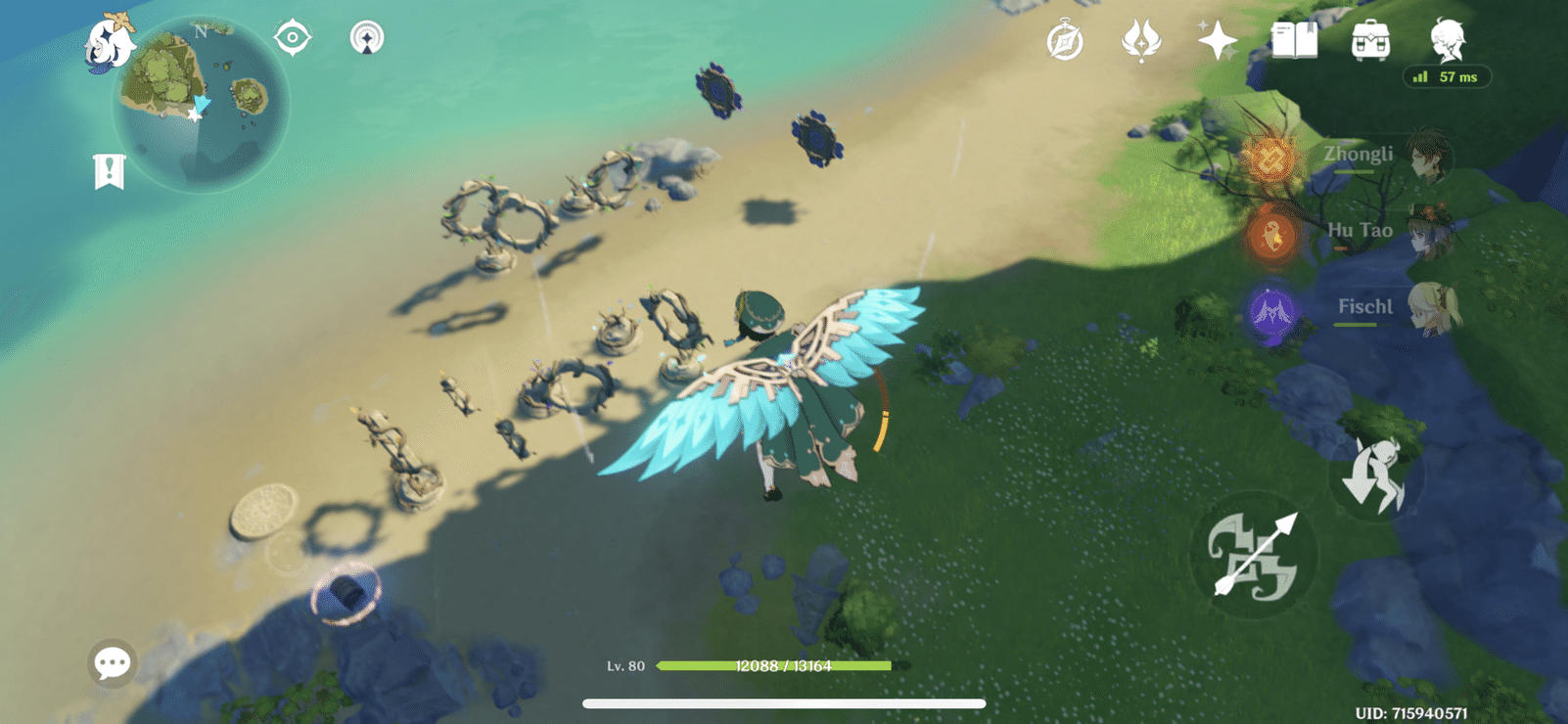Screen dimensions: 1568x724
Task: Trigger Hu Tao's elemental burst icon
Action: (1270, 234)
